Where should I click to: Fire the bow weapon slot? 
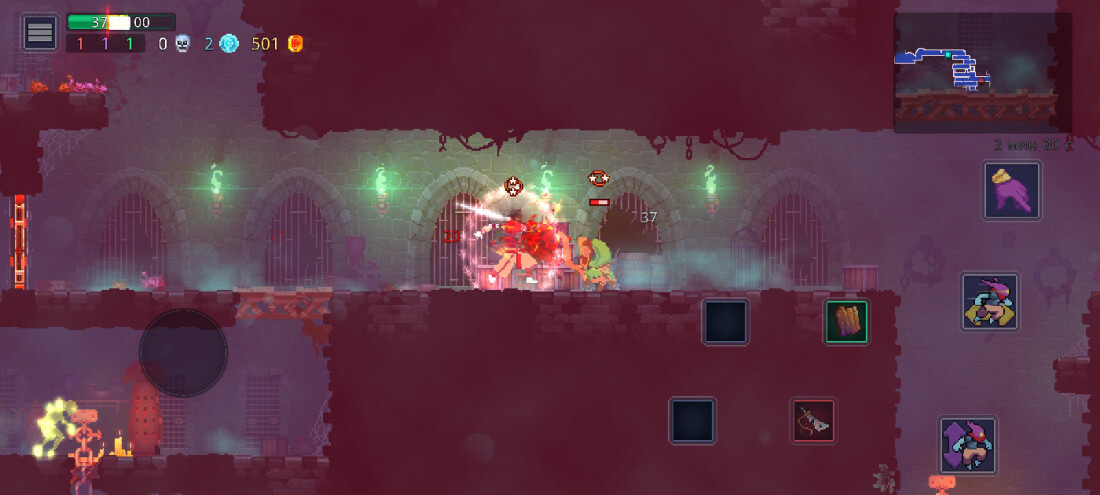(813, 421)
